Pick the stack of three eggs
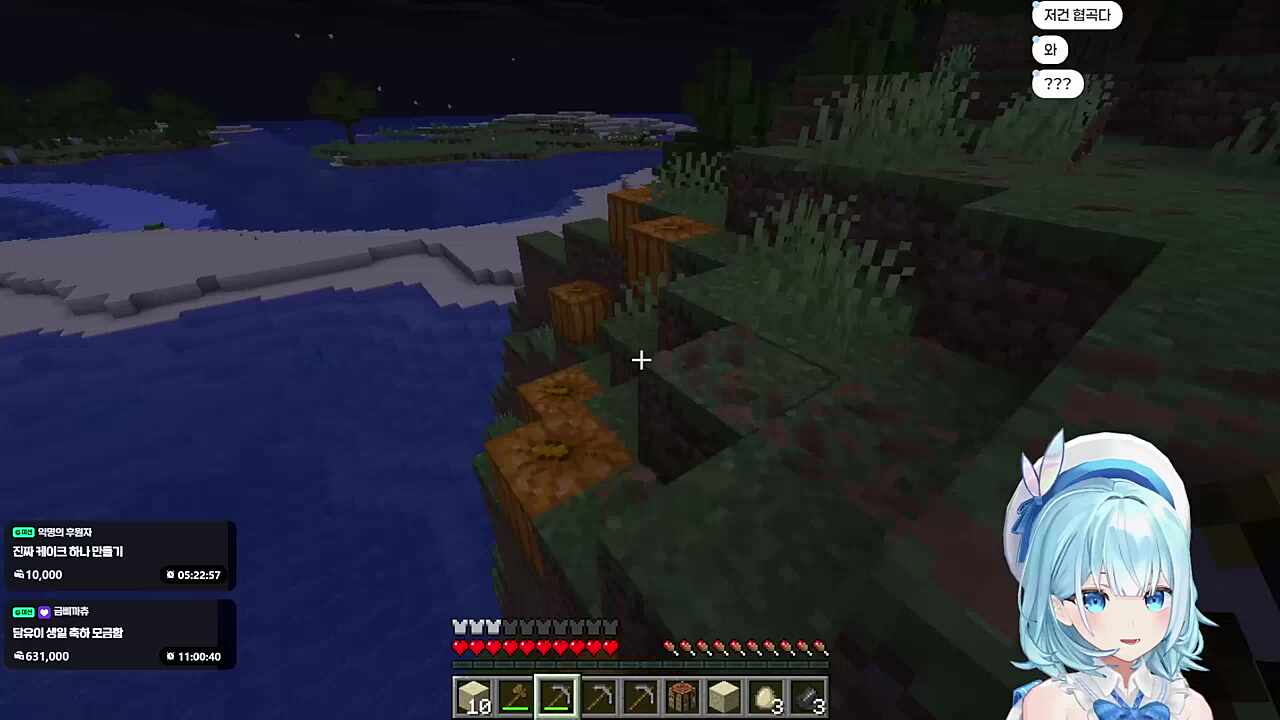Viewport: 1280px width, 720px height. pos(766,697)
